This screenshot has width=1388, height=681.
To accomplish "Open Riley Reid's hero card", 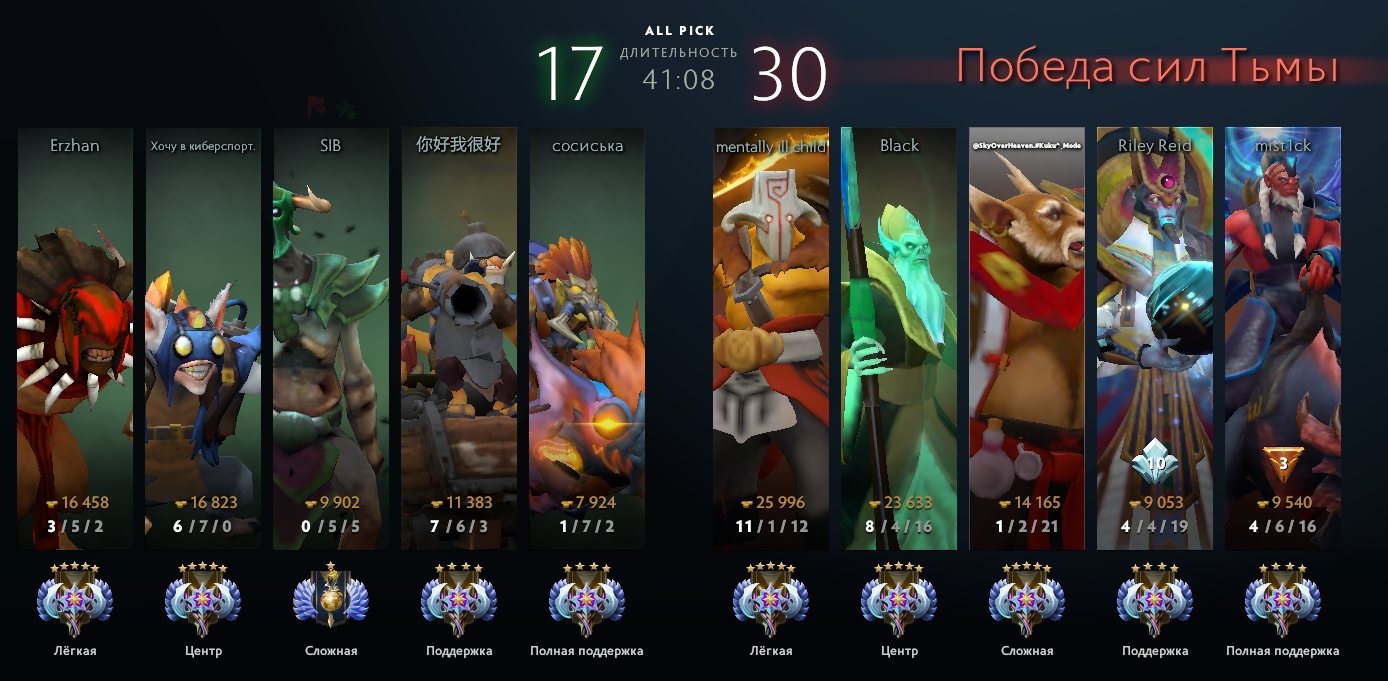I will pos(1155,338).
